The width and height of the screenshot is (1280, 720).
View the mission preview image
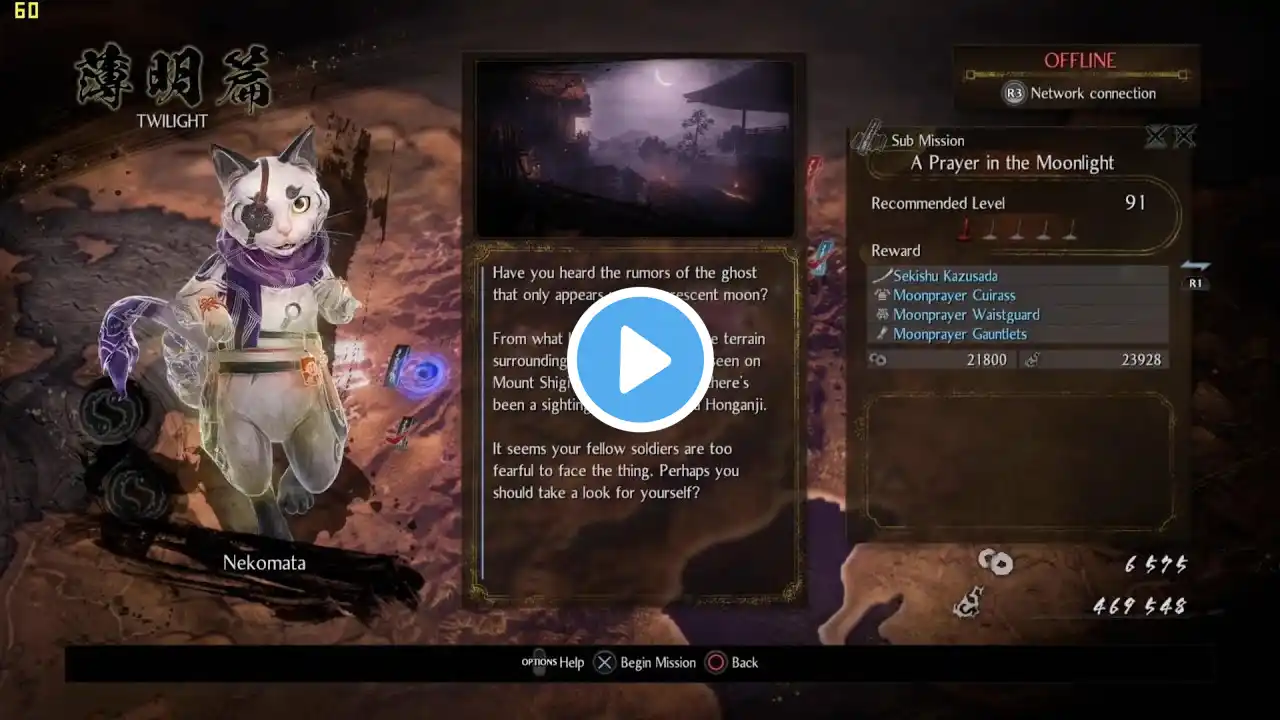(634, 148)
